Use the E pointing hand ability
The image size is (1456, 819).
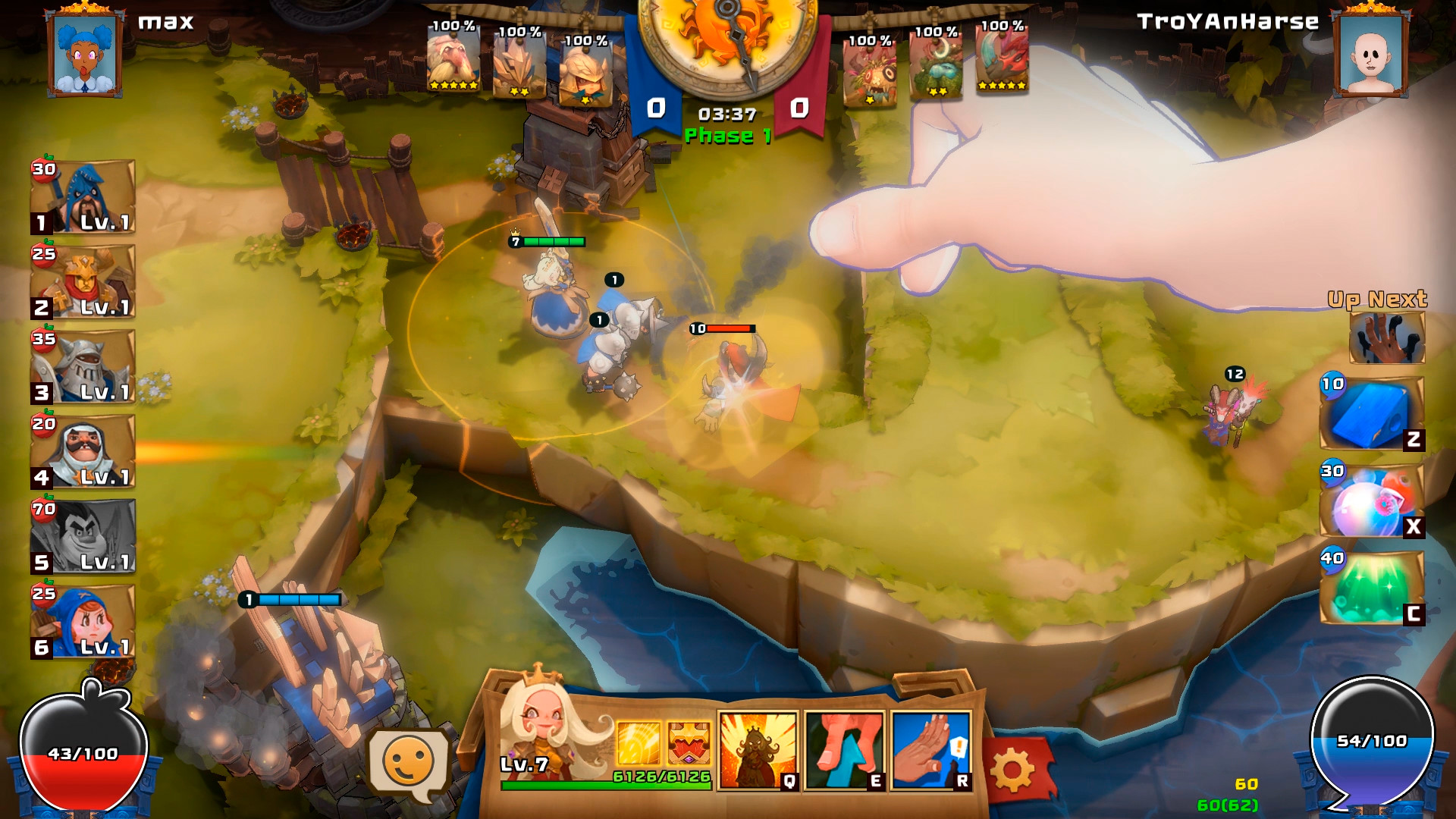[844, 751]
